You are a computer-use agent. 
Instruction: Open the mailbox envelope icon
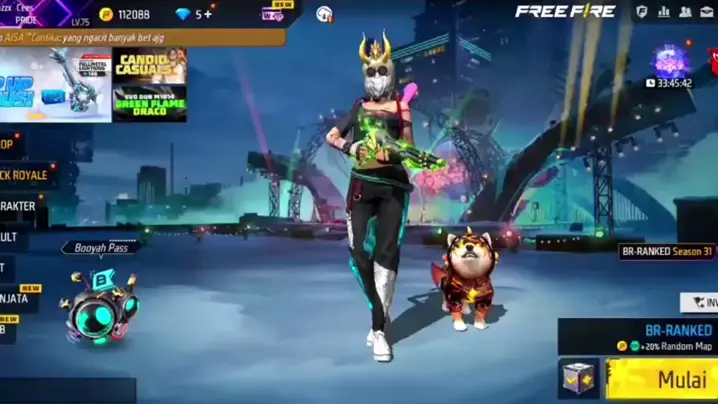(708, 12)
